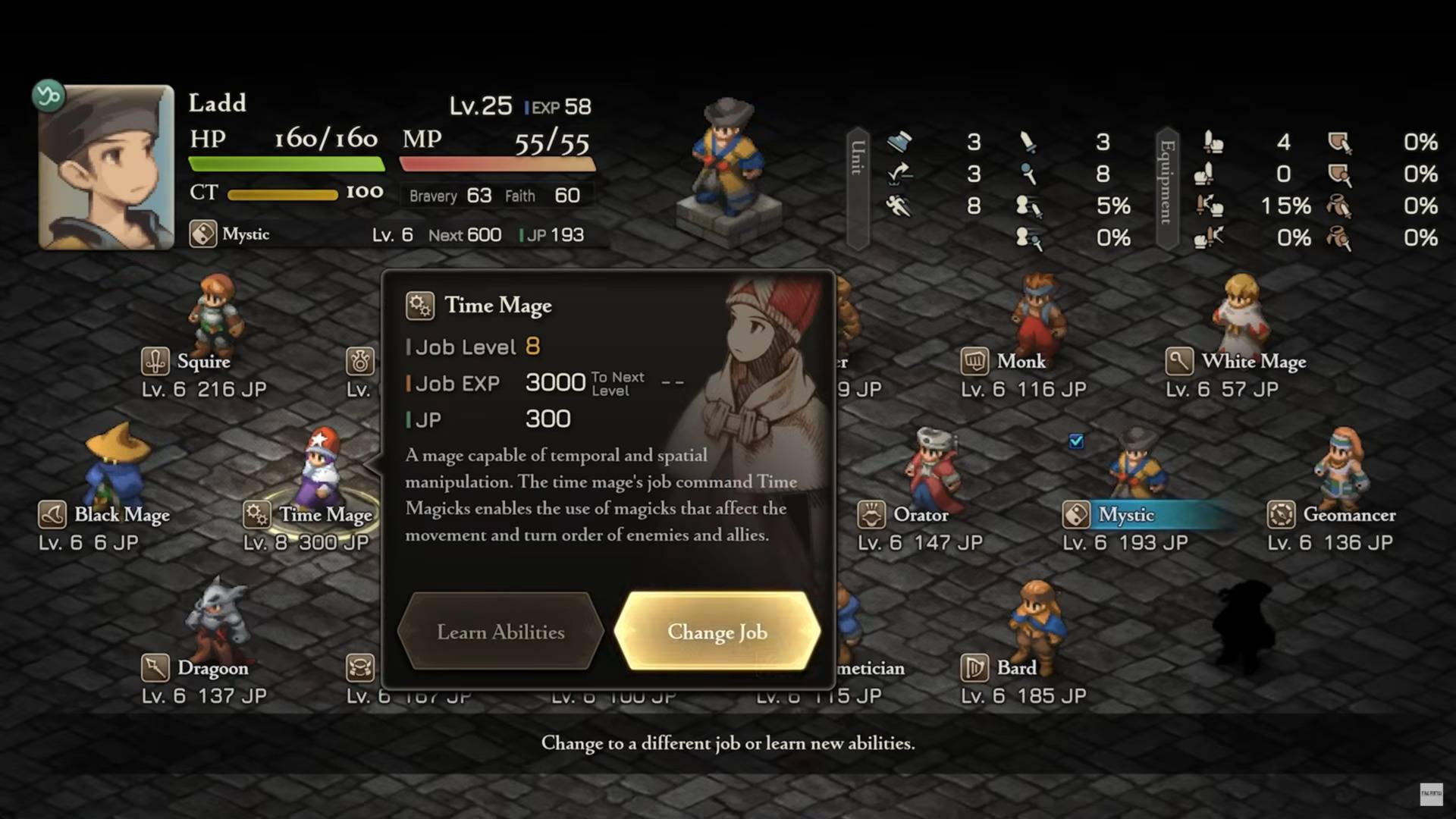Screen dimensions: 1456x819
Task: Select the Squire job
Action: (203, 362)
